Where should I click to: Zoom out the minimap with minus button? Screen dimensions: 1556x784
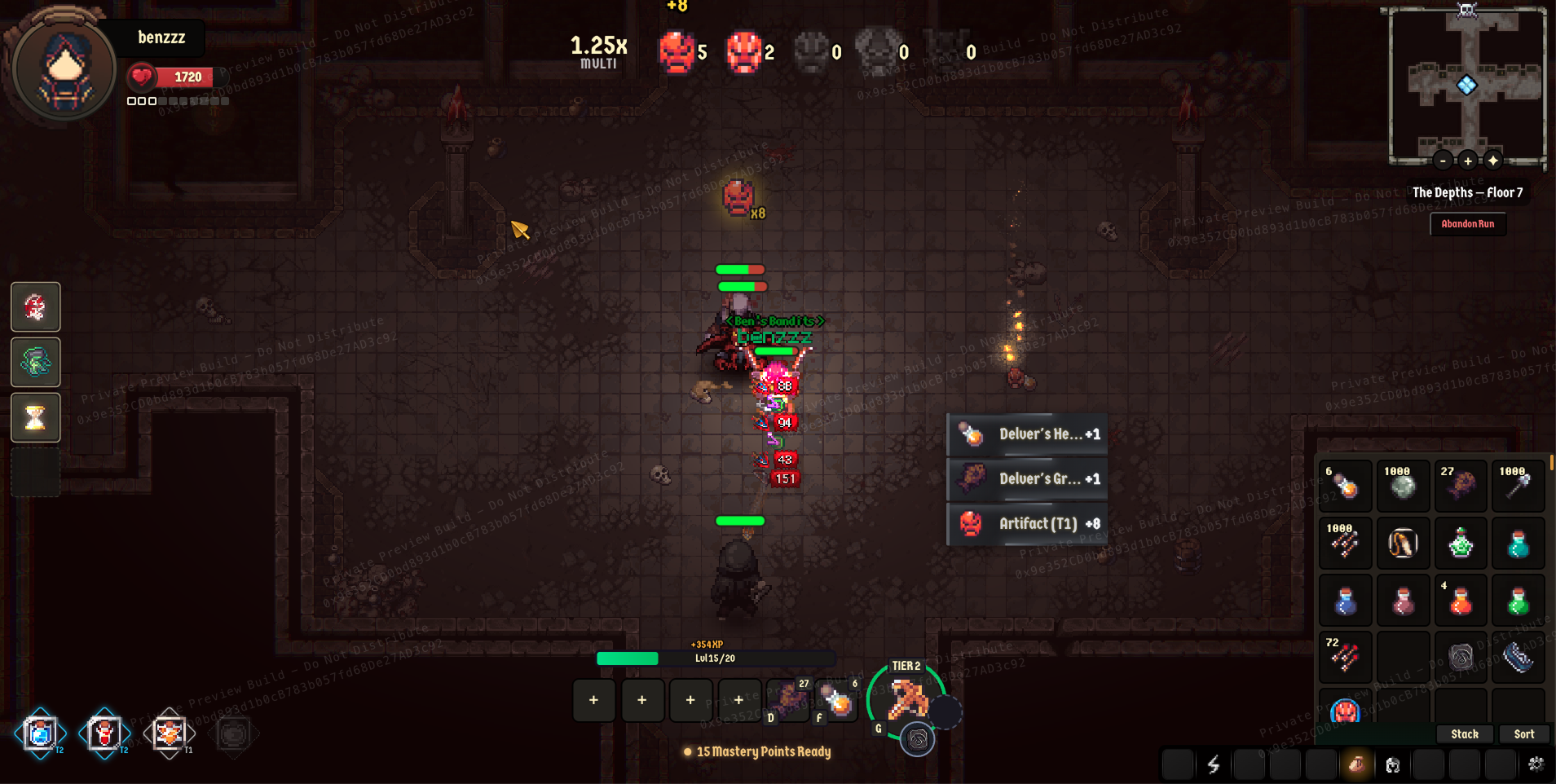(x=1443, y=161)
